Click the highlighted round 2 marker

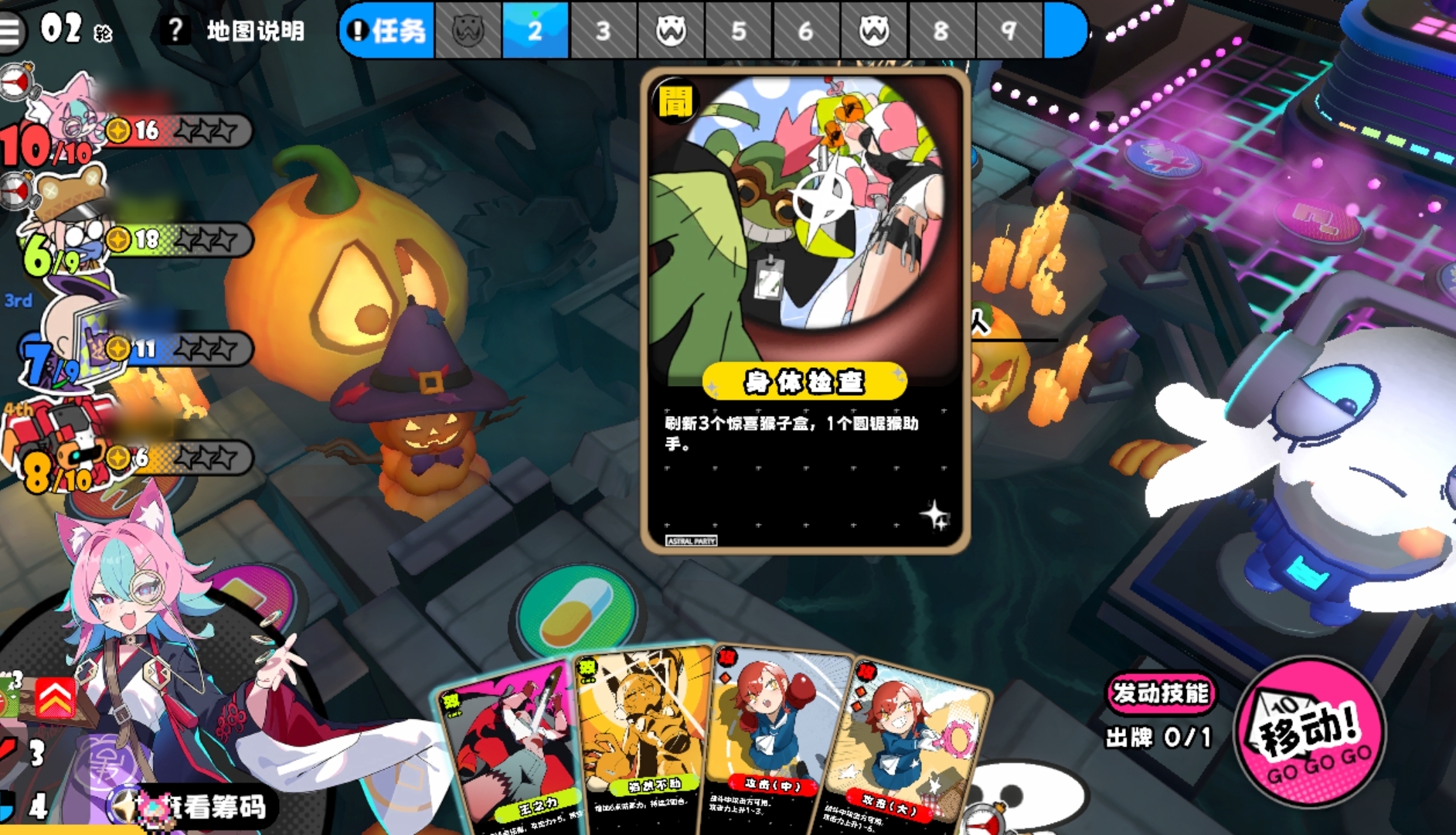(535, 31)
